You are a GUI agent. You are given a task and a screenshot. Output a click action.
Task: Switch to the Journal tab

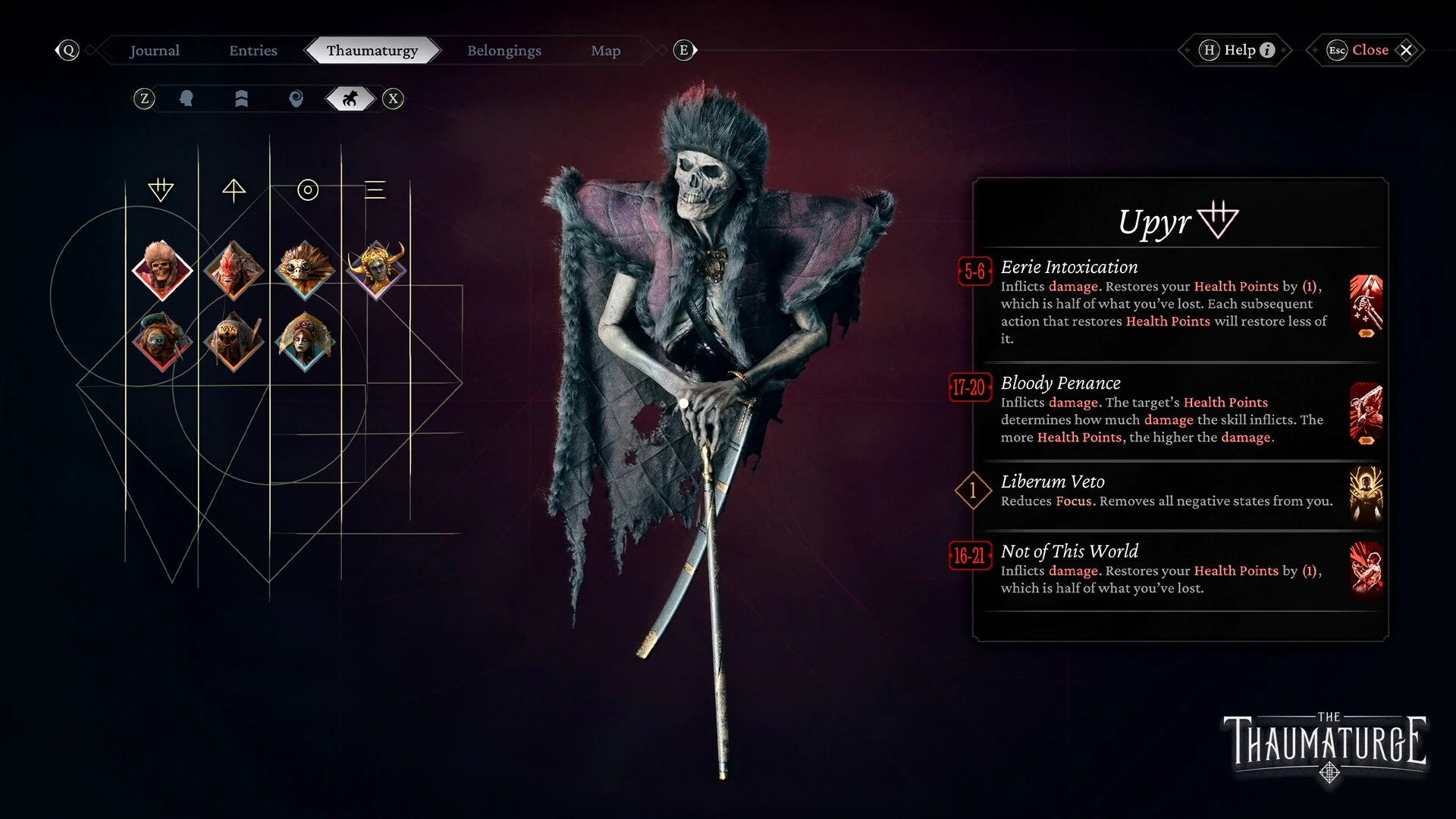(155, 51)
